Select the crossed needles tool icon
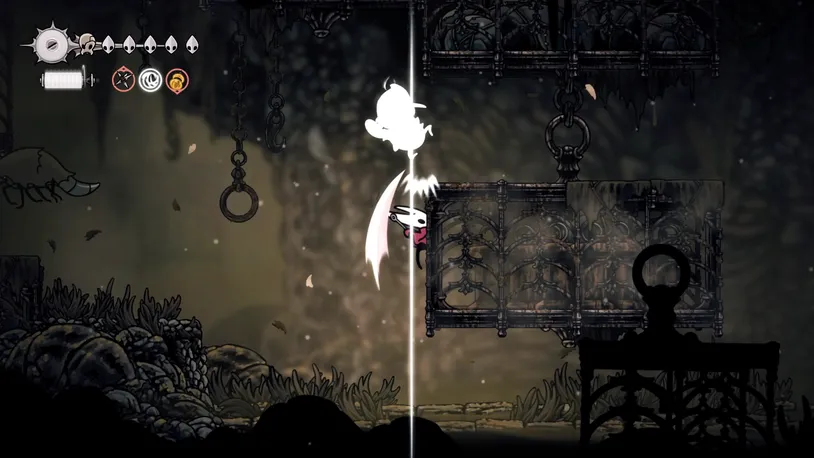 124,79
